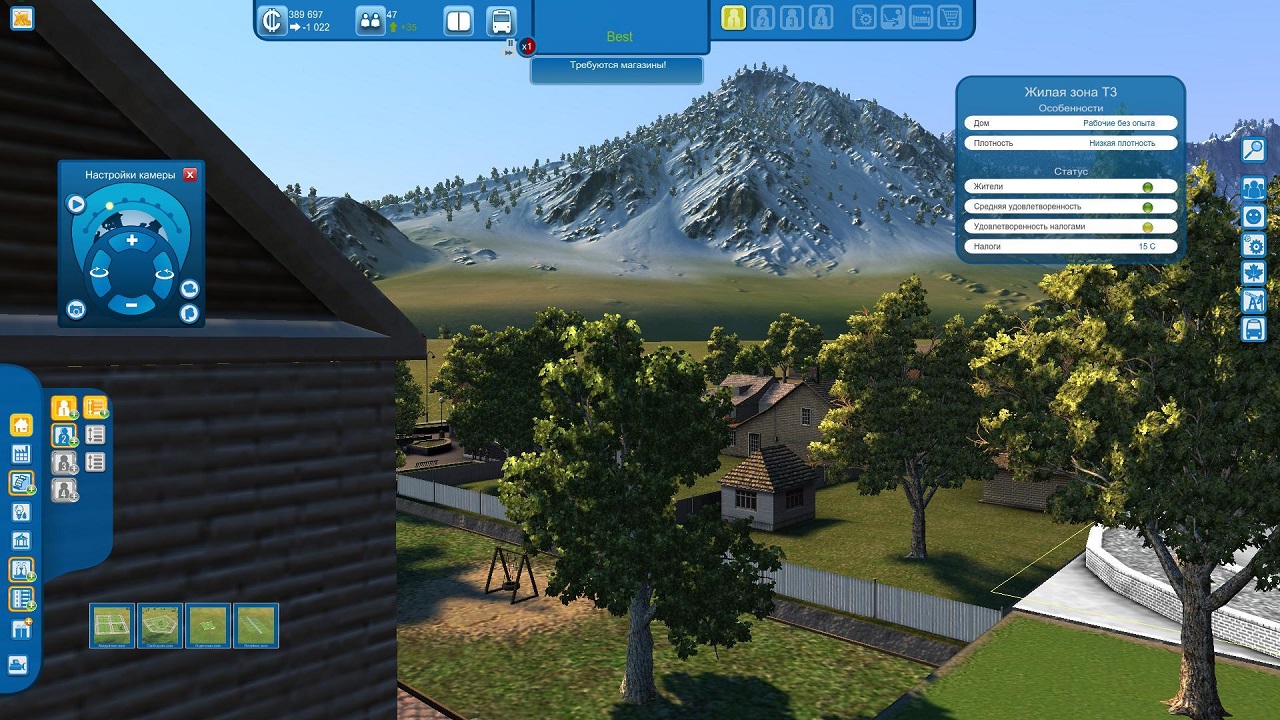Screen dimensions: 1280x720
Task: Take a screenshot with the photo camera icon
Action: click(x=76, y=310)
